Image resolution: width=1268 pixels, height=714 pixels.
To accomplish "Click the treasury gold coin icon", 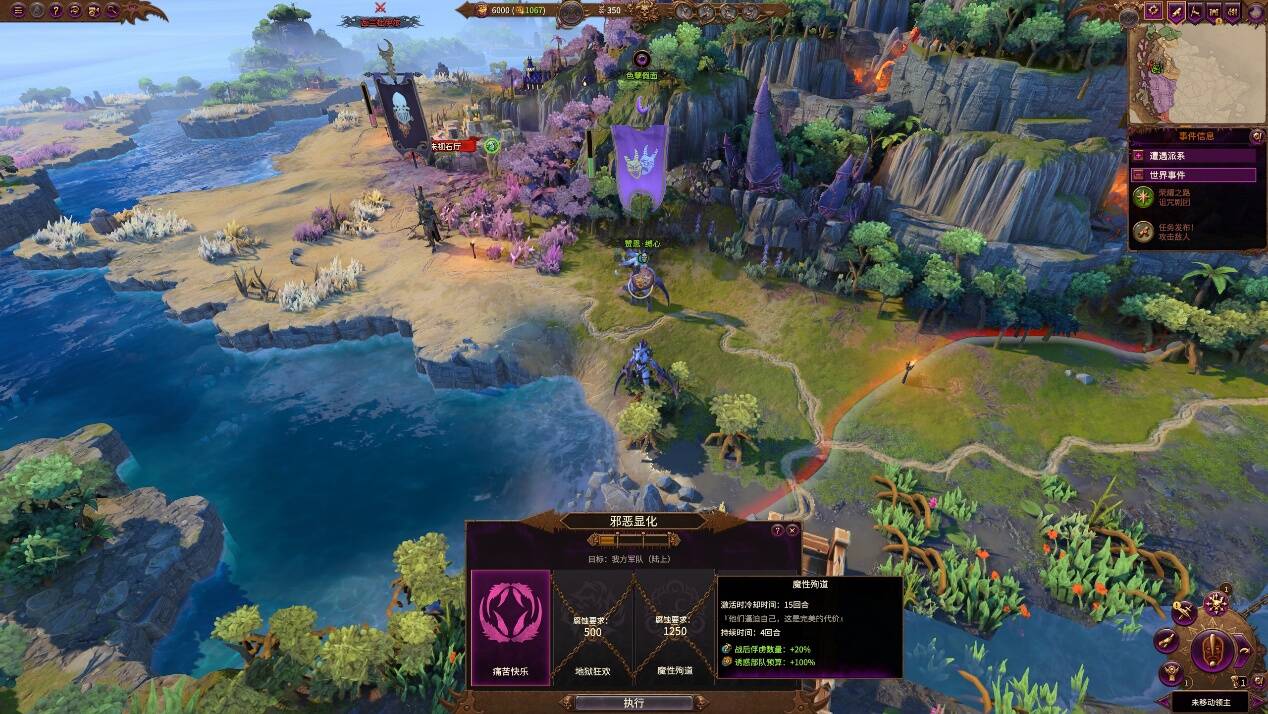I will [480, 10].
